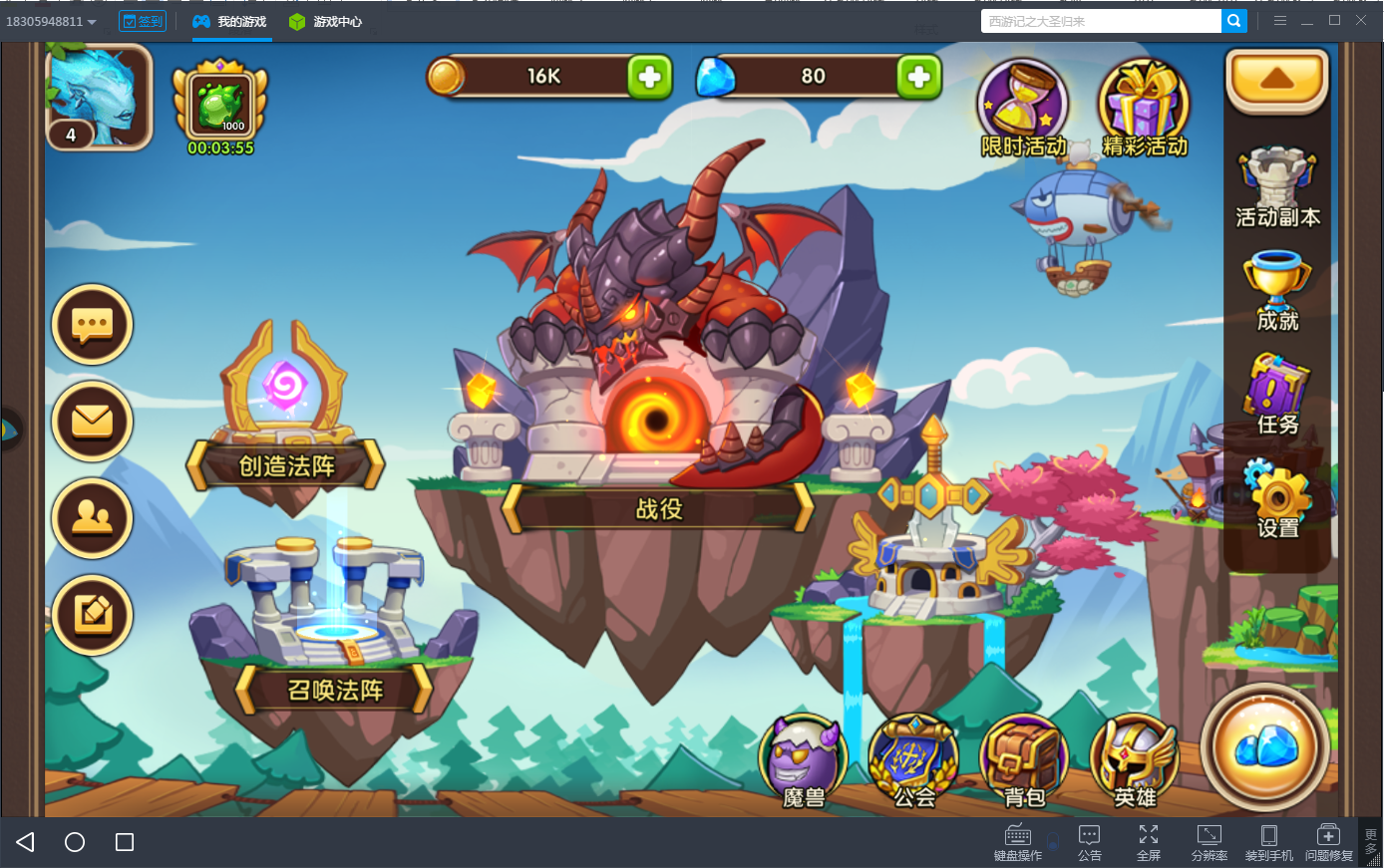This screenshot has height=868, width=1384.
Task: Switch to the 游戏中心 tab in the emulator
Action: pyautogui.click(x=326, y=21)
